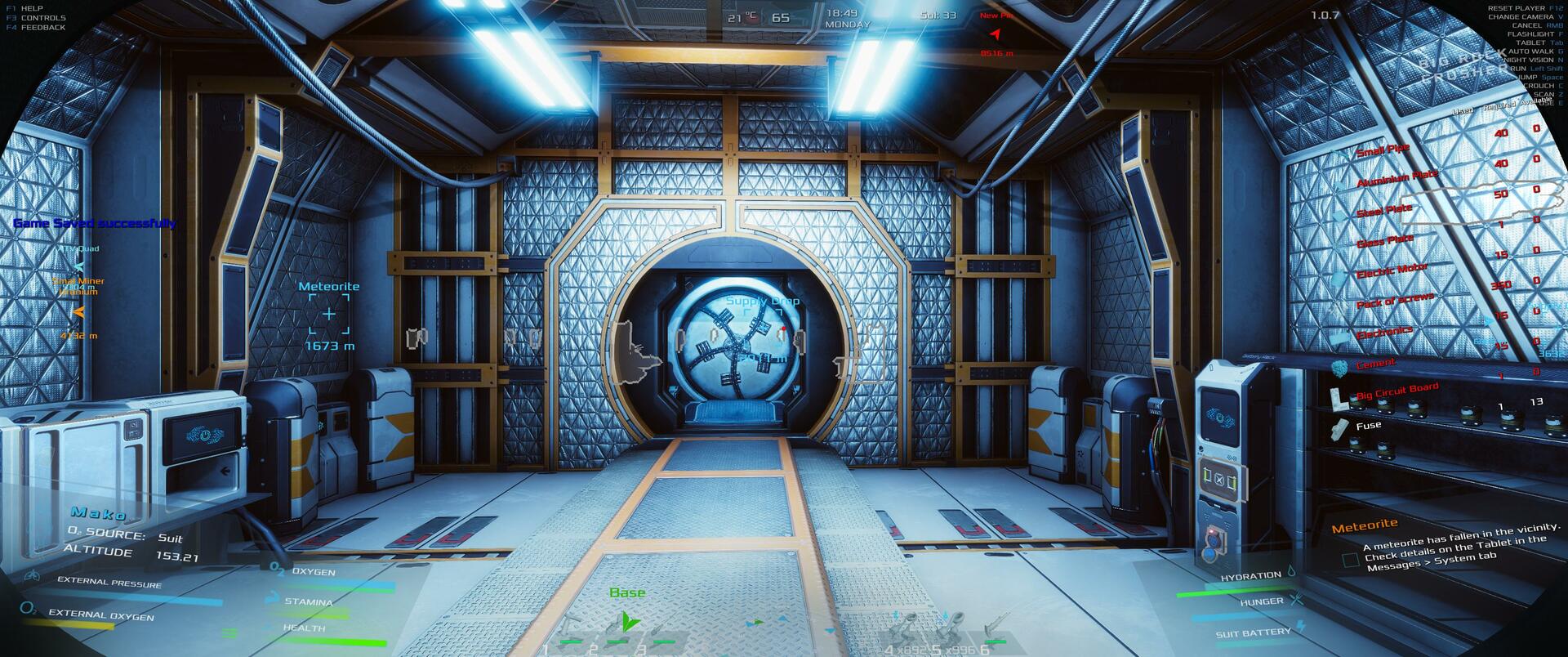This screenshot has height=657, width=1568.
Task: Click the Cement resource entry
Action: click(x=1375, y=364)
